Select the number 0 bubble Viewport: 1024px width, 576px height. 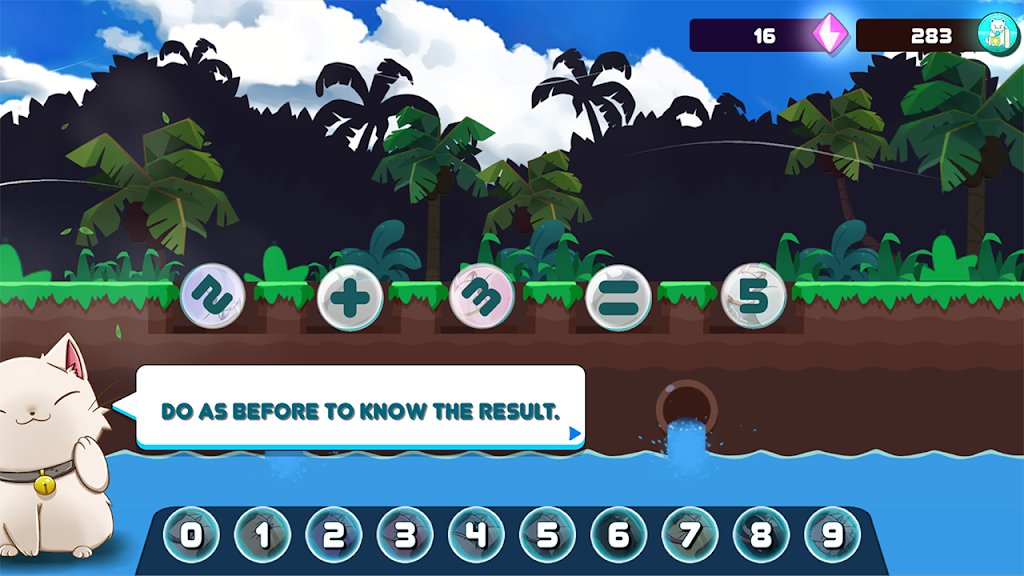(x=191, y=535)
